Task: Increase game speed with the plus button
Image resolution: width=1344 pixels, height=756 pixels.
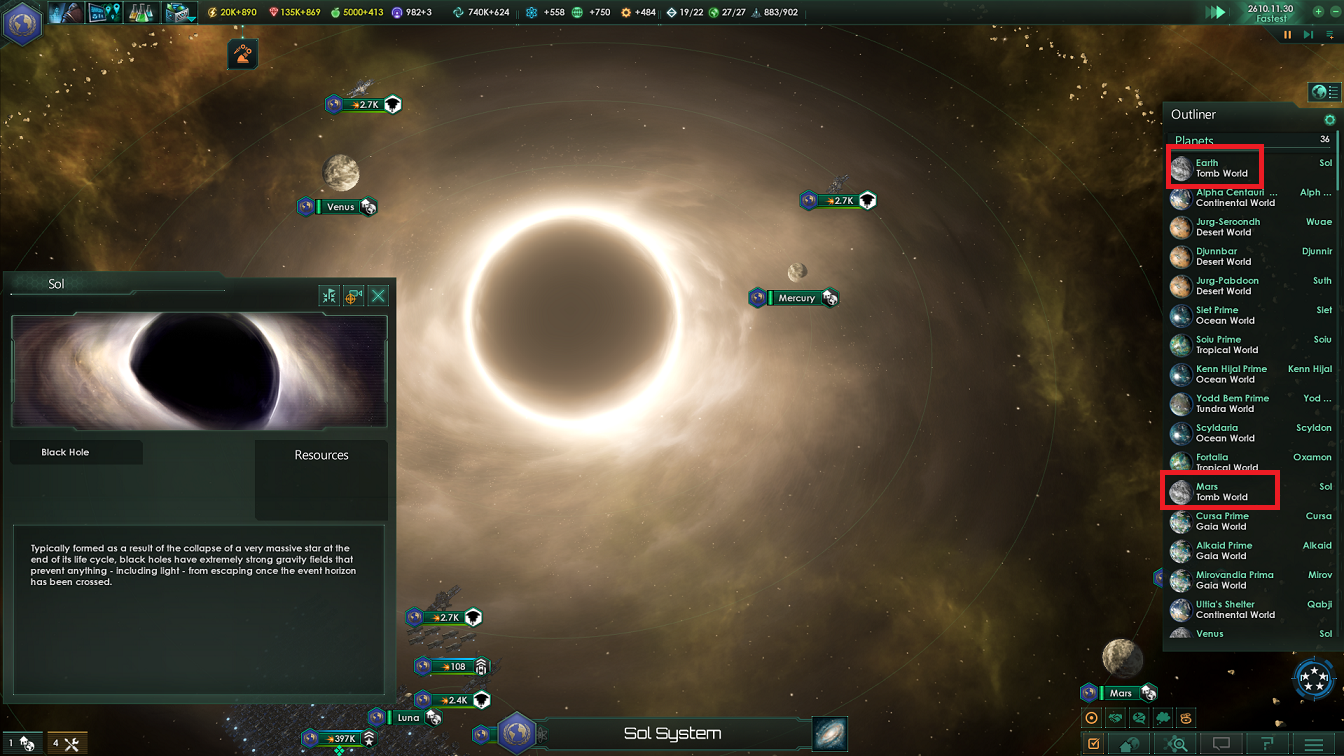Action: coord(1319,12)
